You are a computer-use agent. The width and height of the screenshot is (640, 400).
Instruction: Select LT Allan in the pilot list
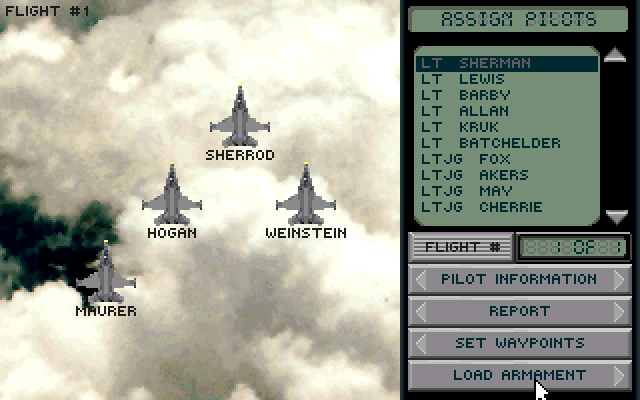pyautogui.click(x=506, y=111)
